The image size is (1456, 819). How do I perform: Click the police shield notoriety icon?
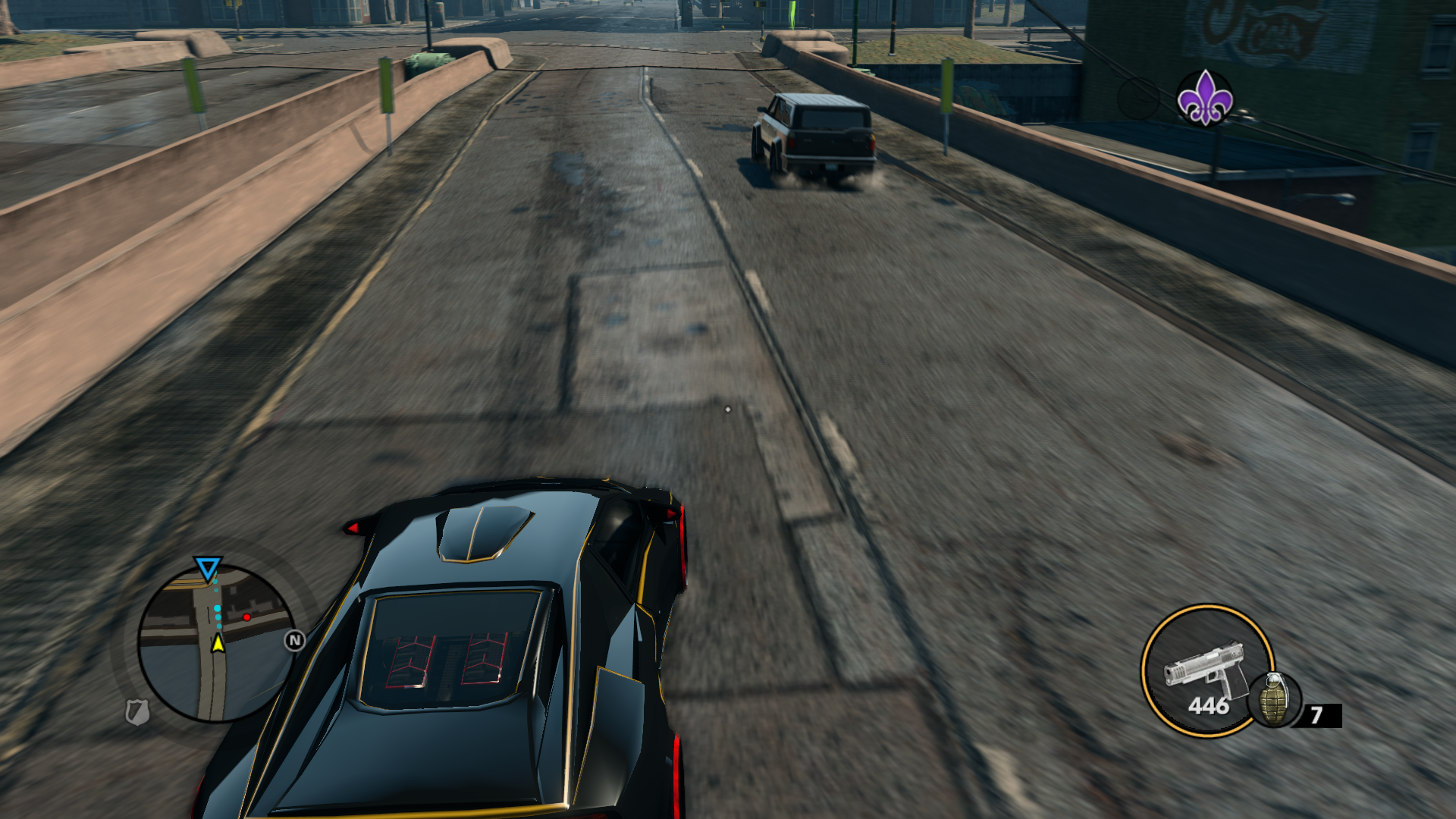137,711
